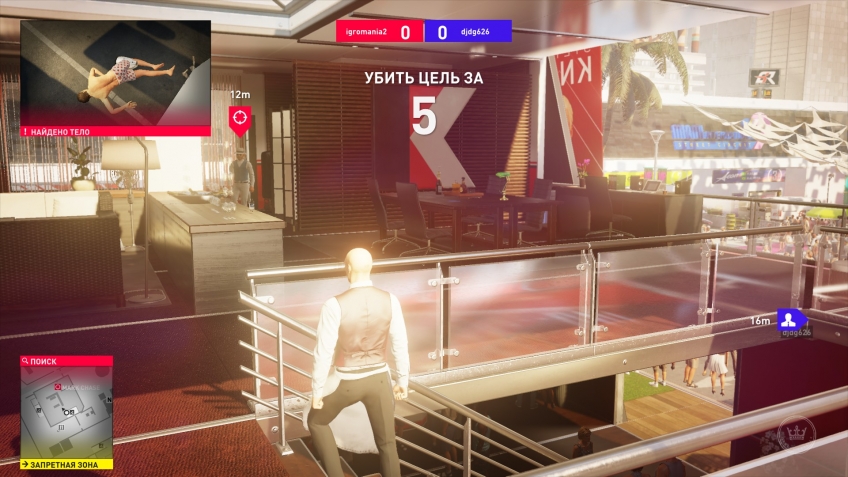Select the red target marker
This screenshot has height=477, width=848.
click(240, 119)
